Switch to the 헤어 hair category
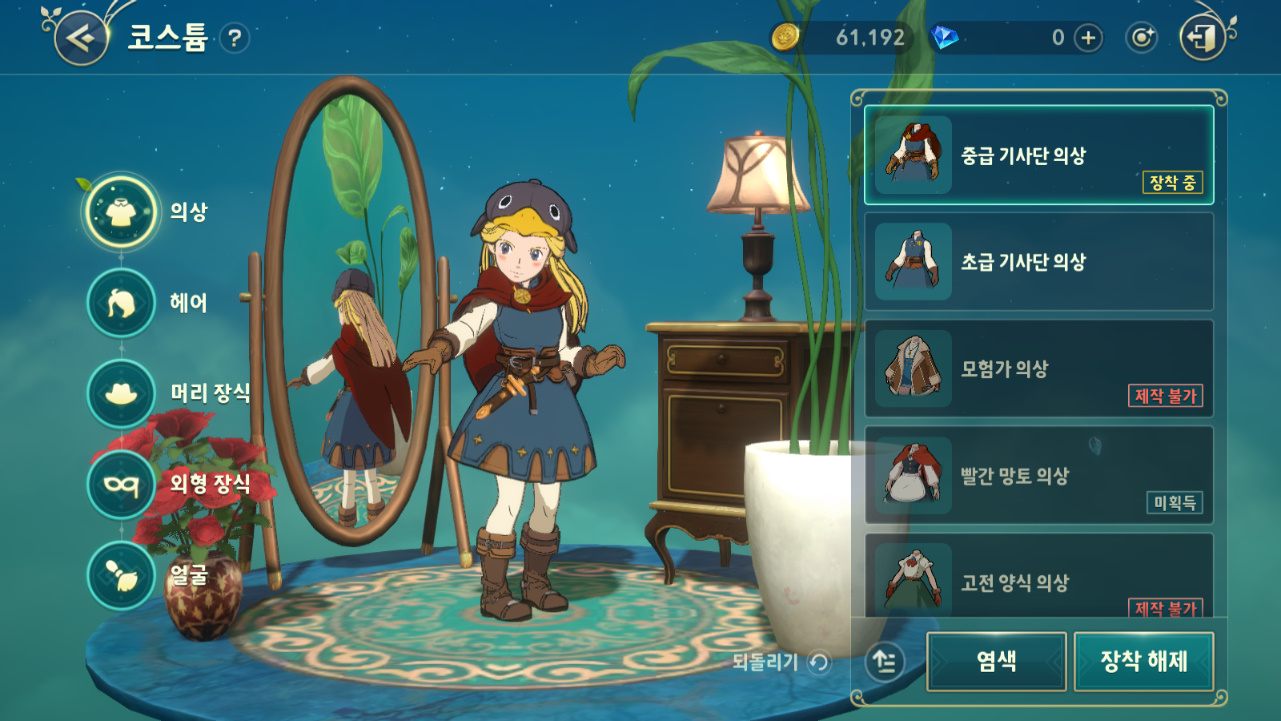Screen dimensions: 1281x721 pyautogui.click(x=121, y=303)
